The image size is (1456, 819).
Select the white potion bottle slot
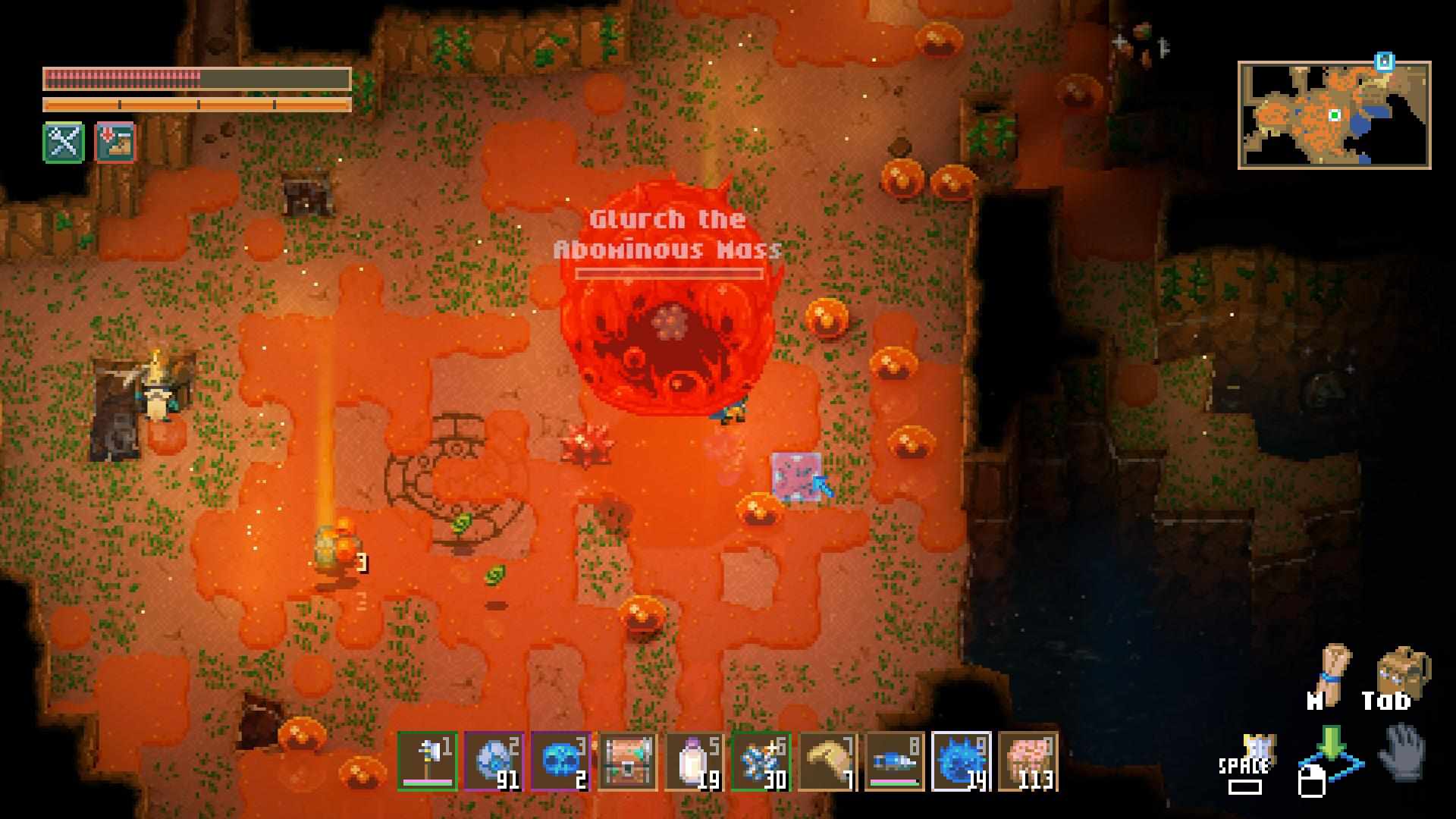coord(694,761)
